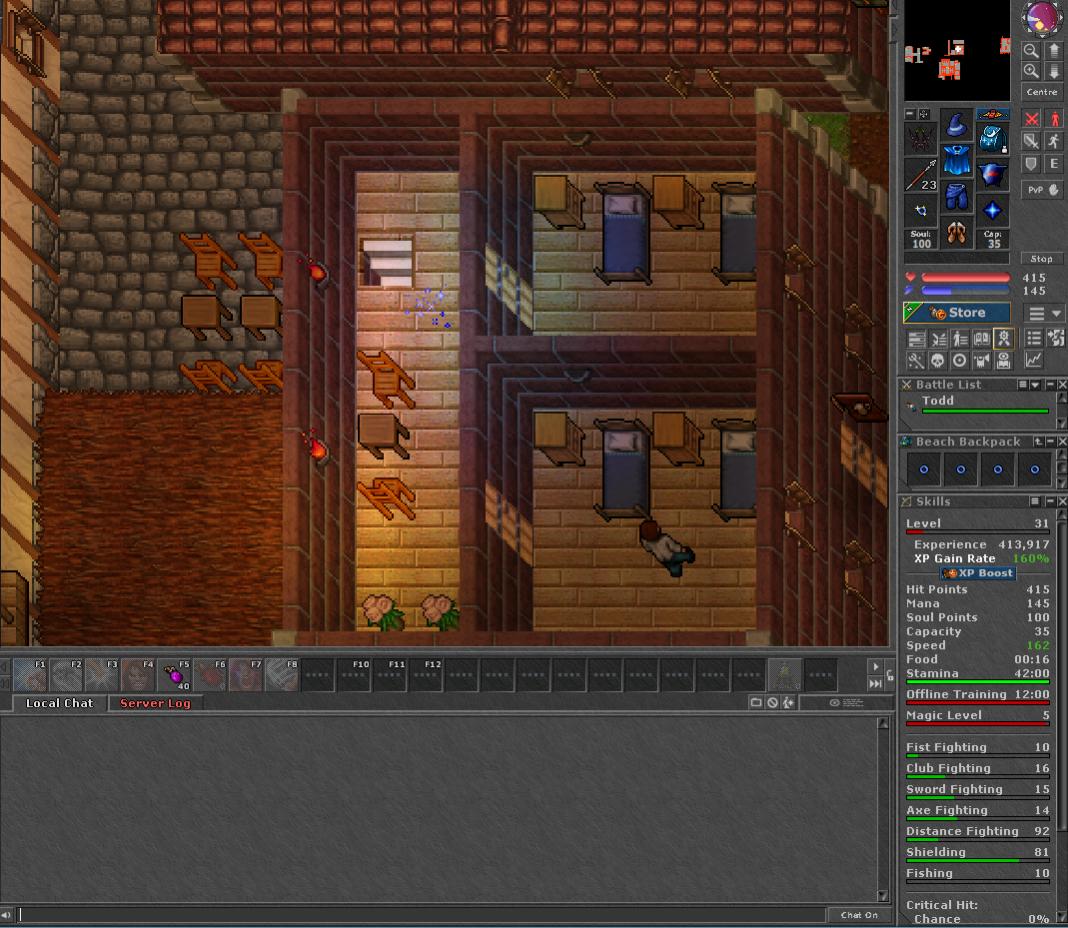The image size is (1068, 928).
Task: Click the Centre minimap button
Action: click(1041, 92)
